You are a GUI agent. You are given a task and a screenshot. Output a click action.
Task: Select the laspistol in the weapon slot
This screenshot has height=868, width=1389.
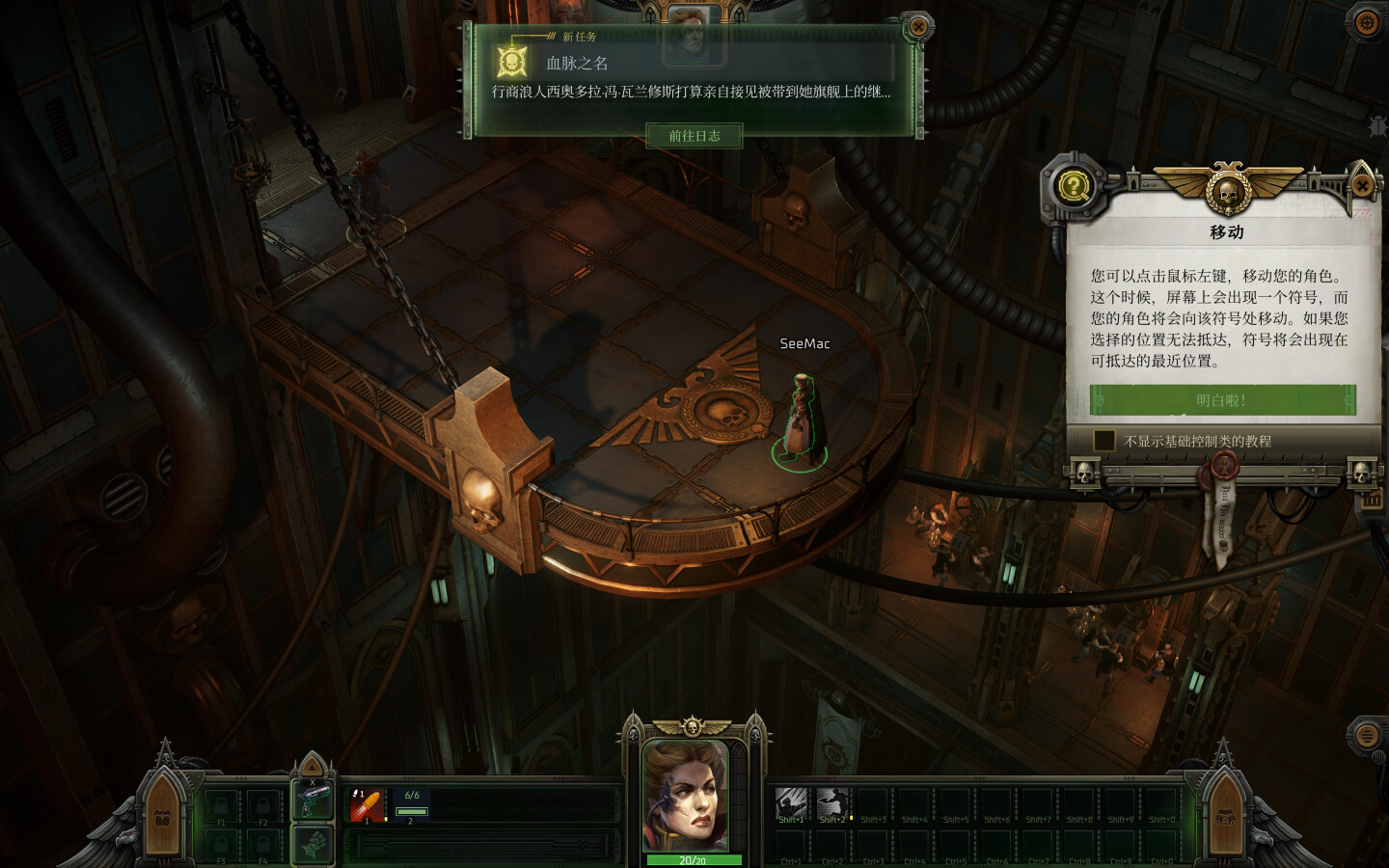312,799
